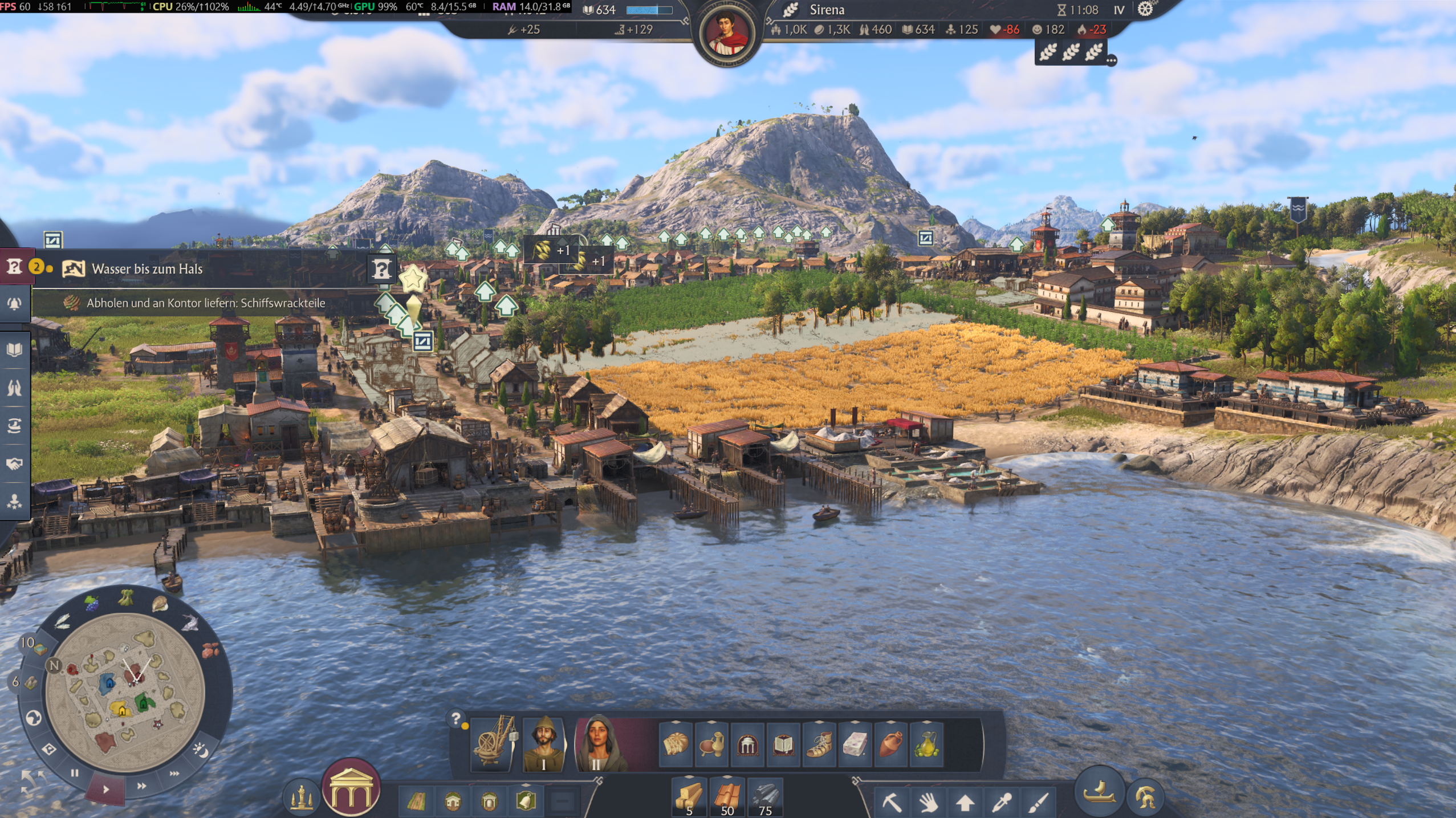Open the notifications bell panel
Screen dimensions: 1456x818
(x=14, y=303)
